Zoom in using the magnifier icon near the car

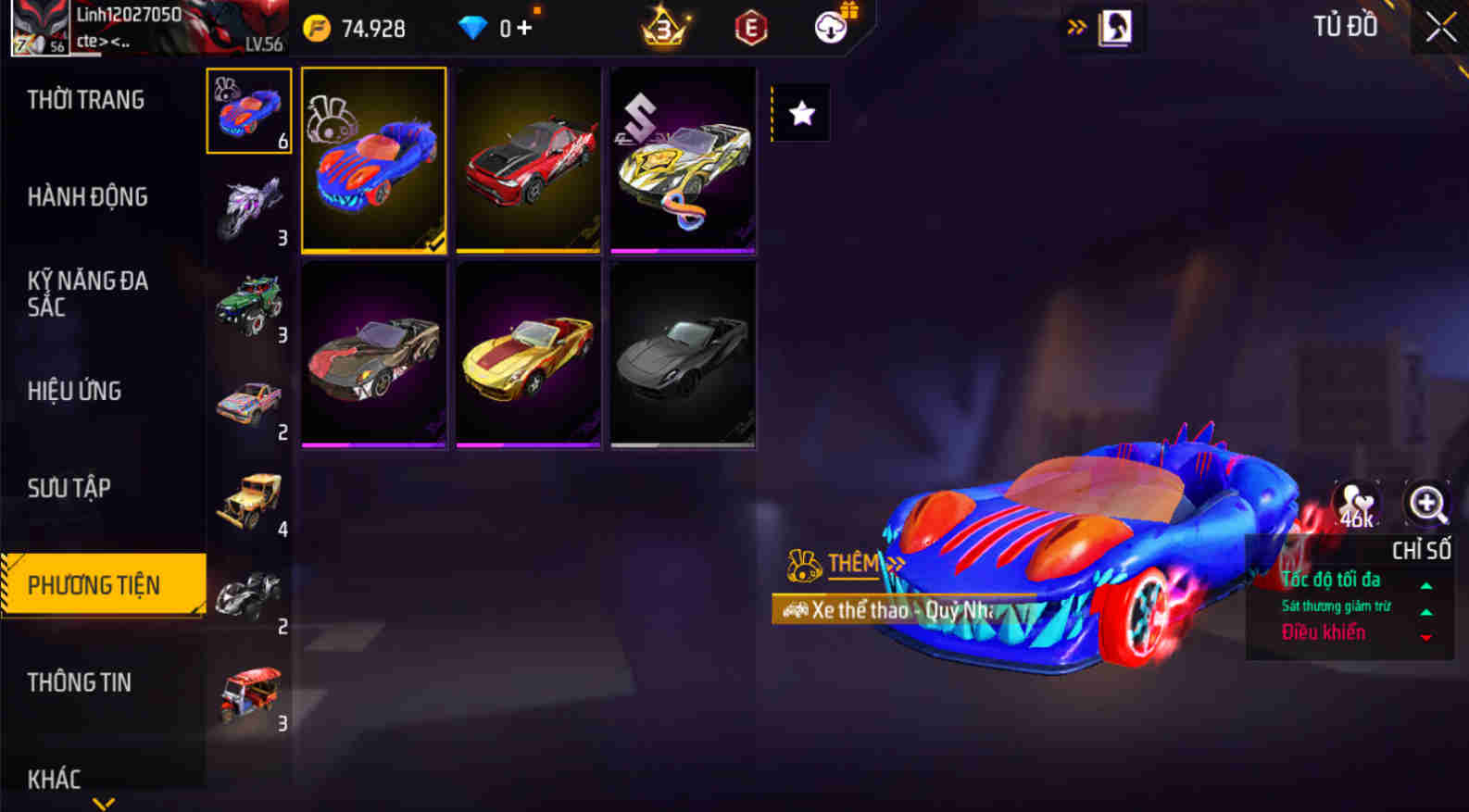(1426, 505)
